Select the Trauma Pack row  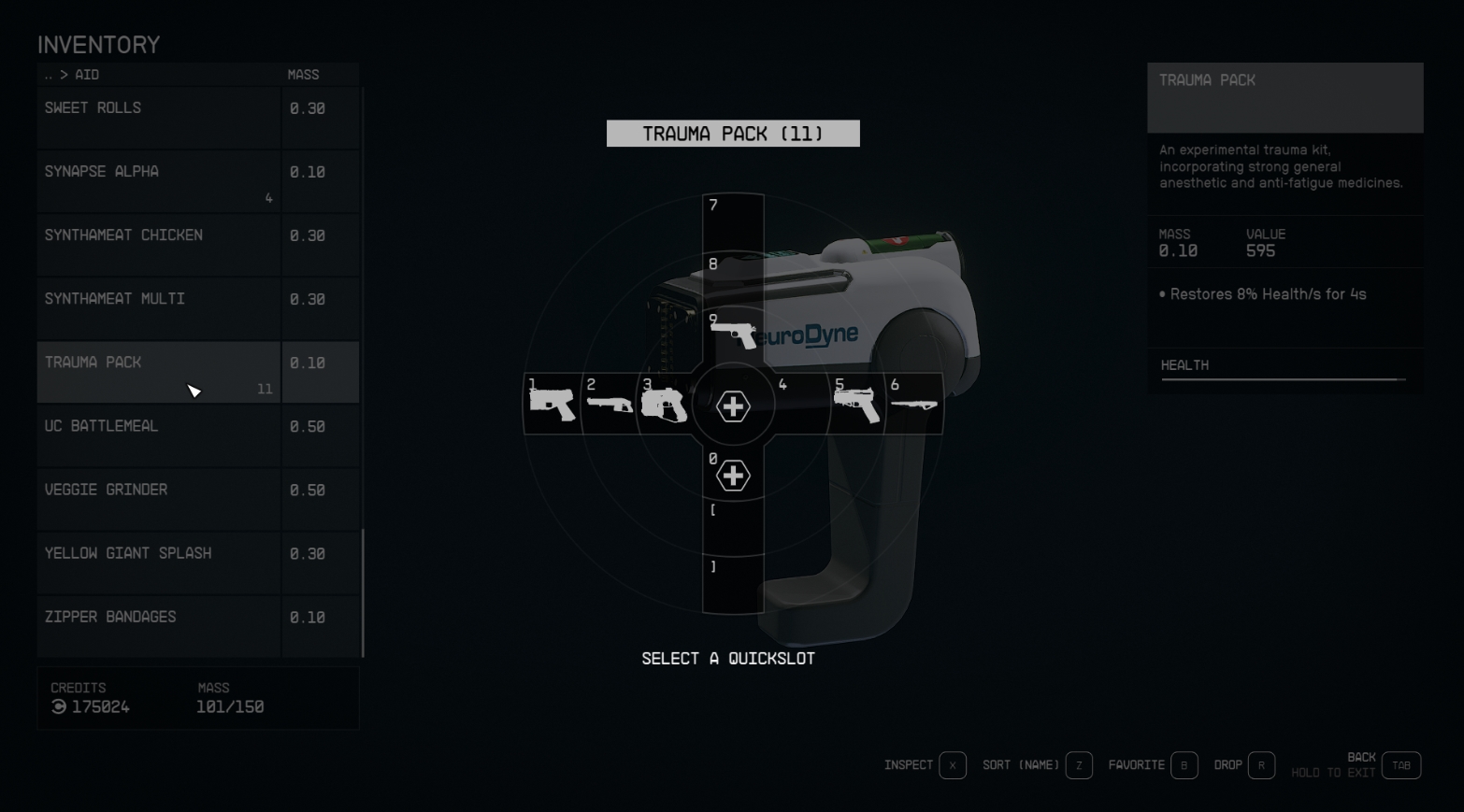(159, 371)
